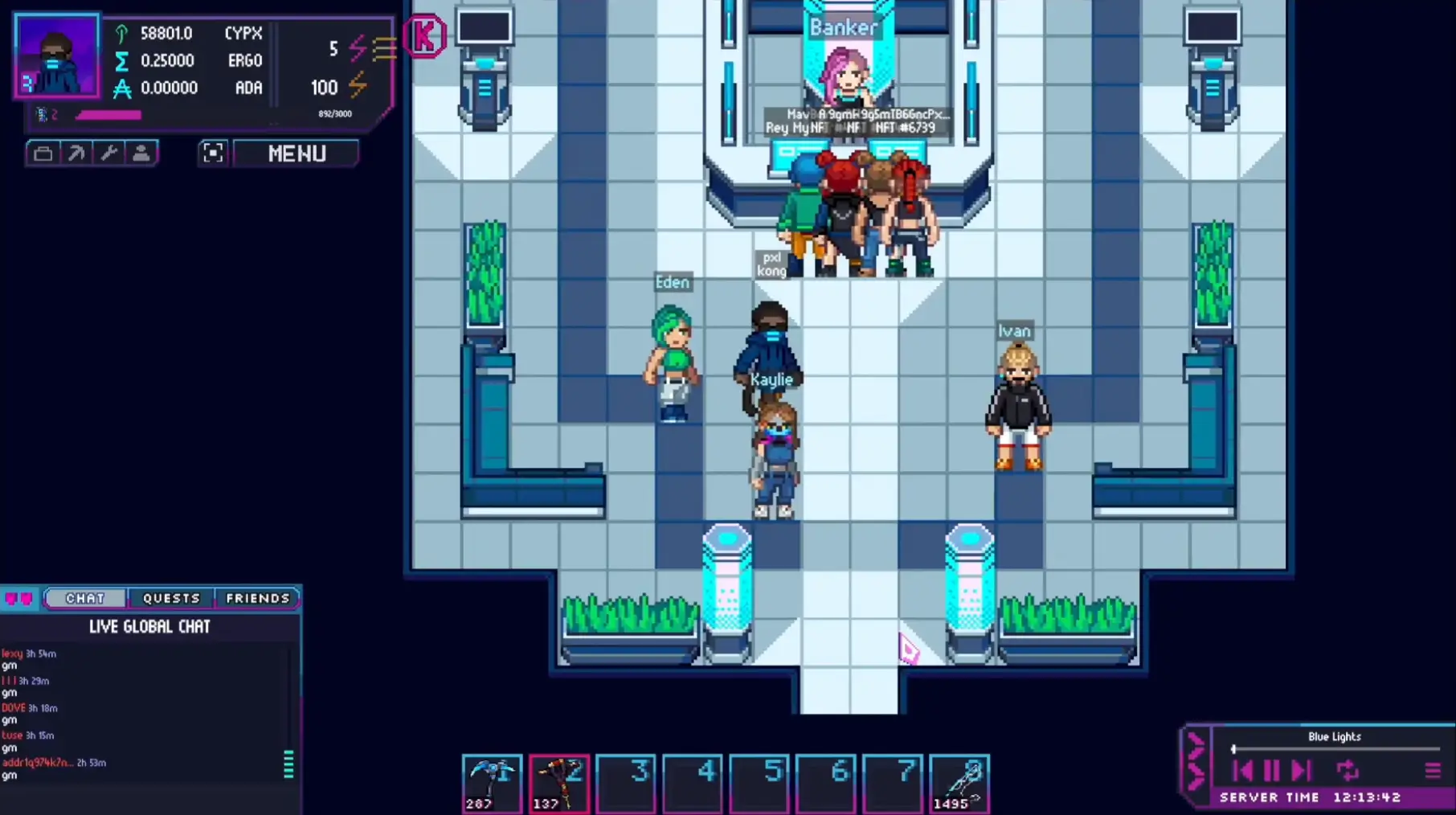Viewport: 1456px width, 815px height.
Task: Open the FRIENDS tab
Action: pos(258,598)
